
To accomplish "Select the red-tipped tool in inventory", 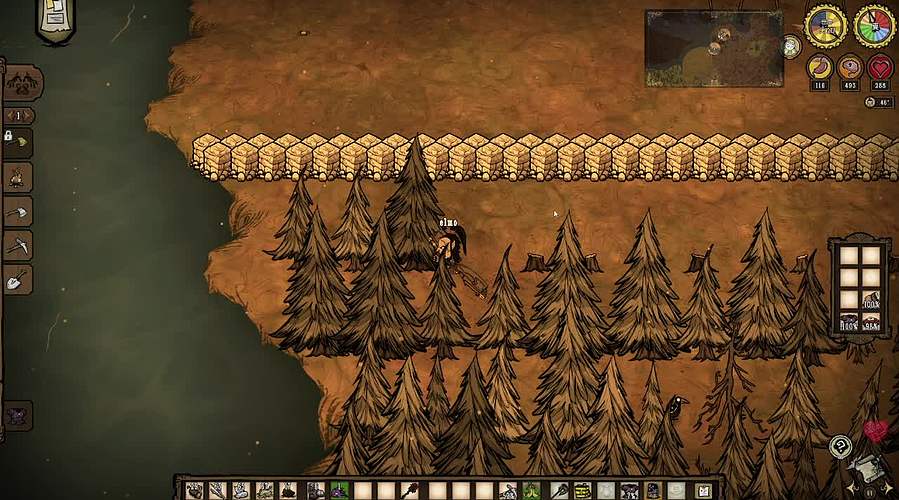I will [x=411, y=490].
